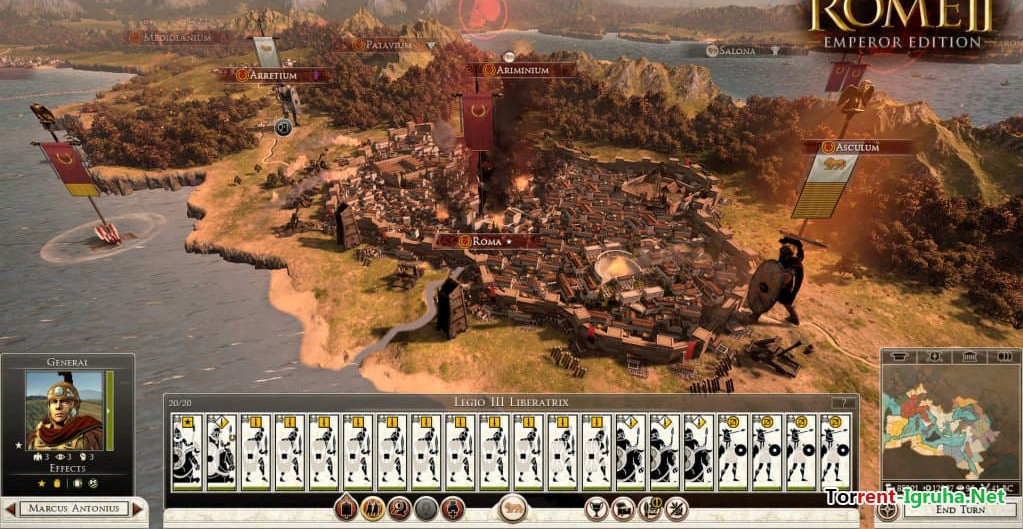1023x529 pixels.
Task: Choose the Arretium settlement label
Action: [x=272, y=75]
